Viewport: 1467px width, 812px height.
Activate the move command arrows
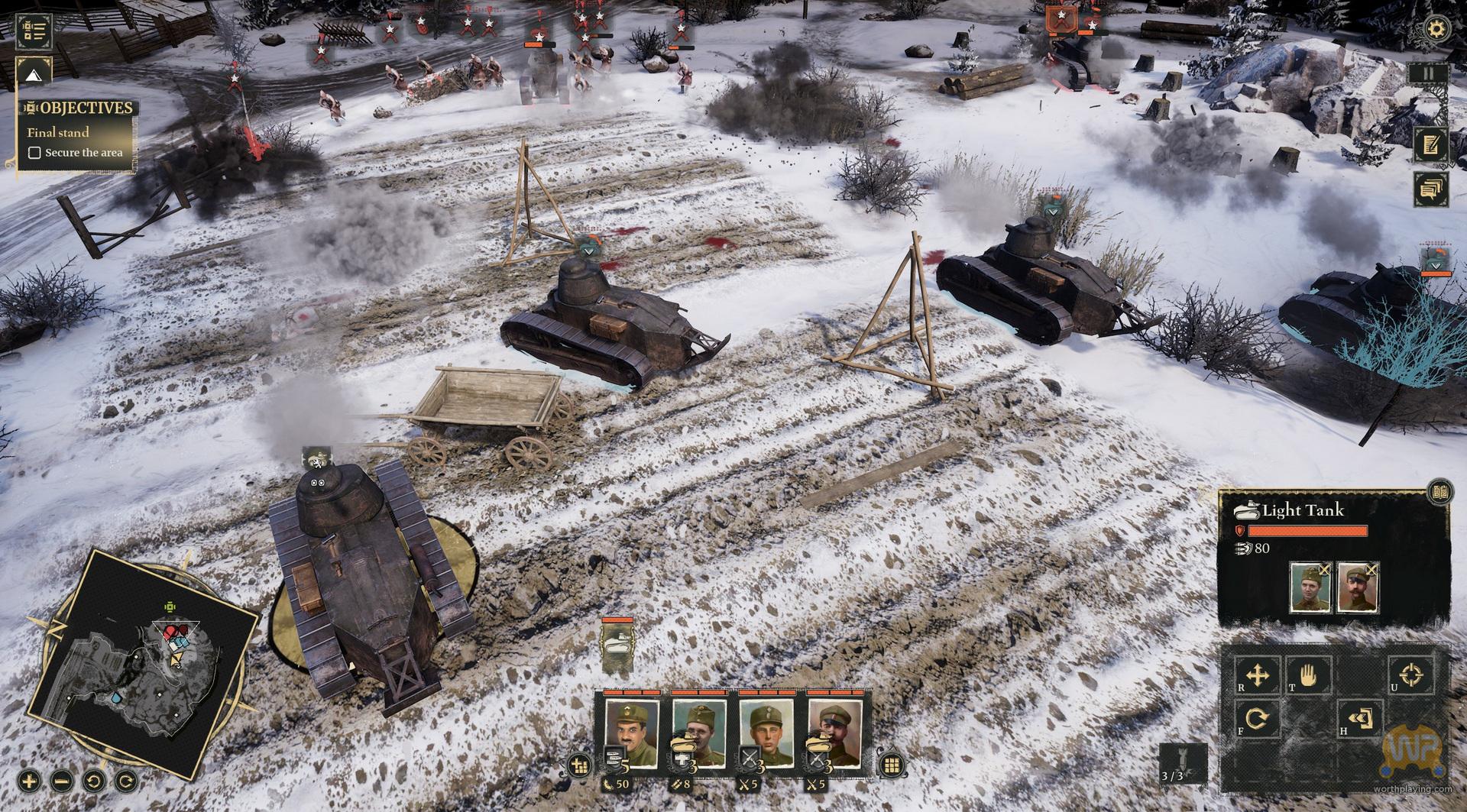point(1258,676)
